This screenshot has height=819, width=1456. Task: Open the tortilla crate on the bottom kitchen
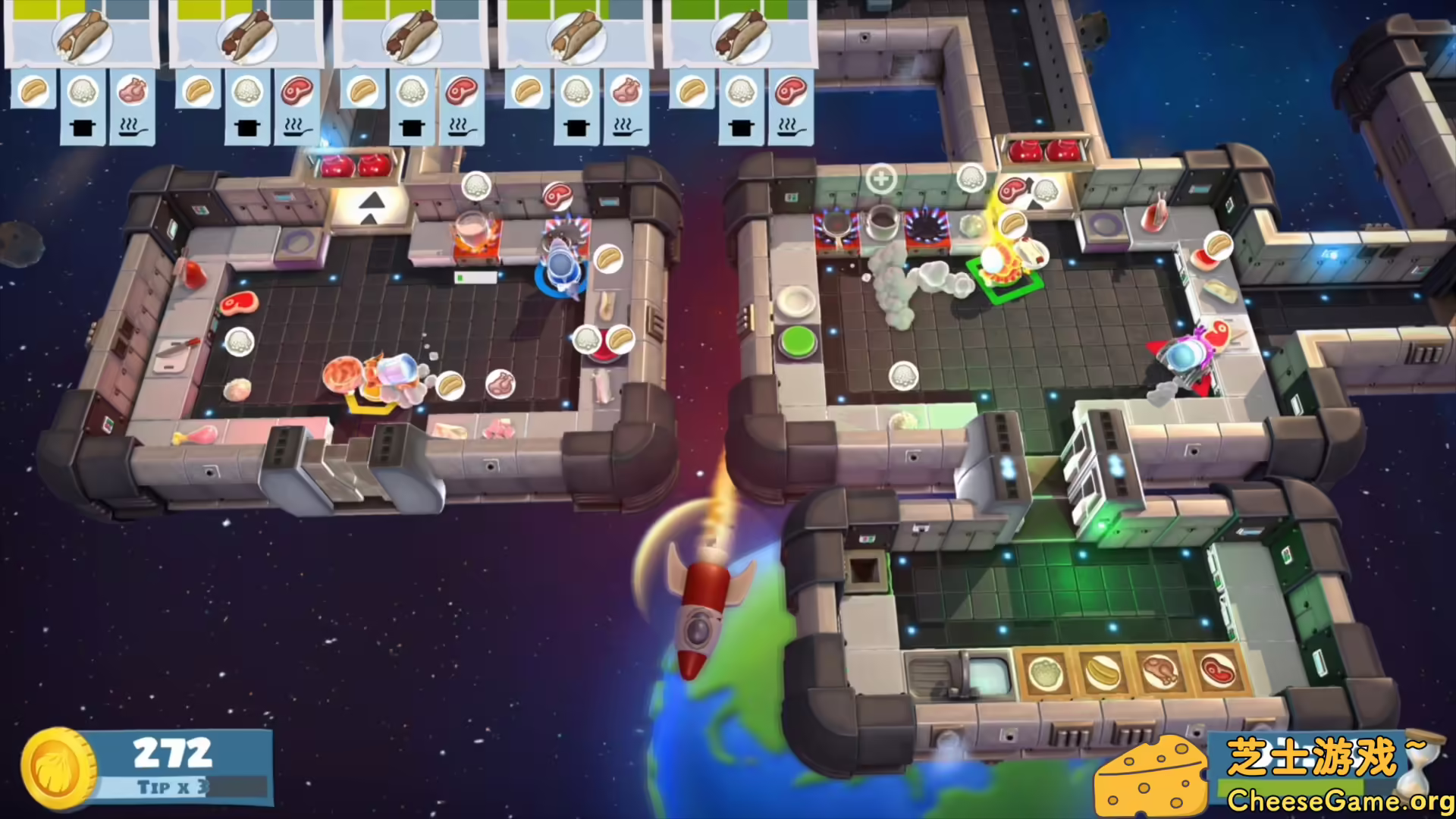point(1103,673)
